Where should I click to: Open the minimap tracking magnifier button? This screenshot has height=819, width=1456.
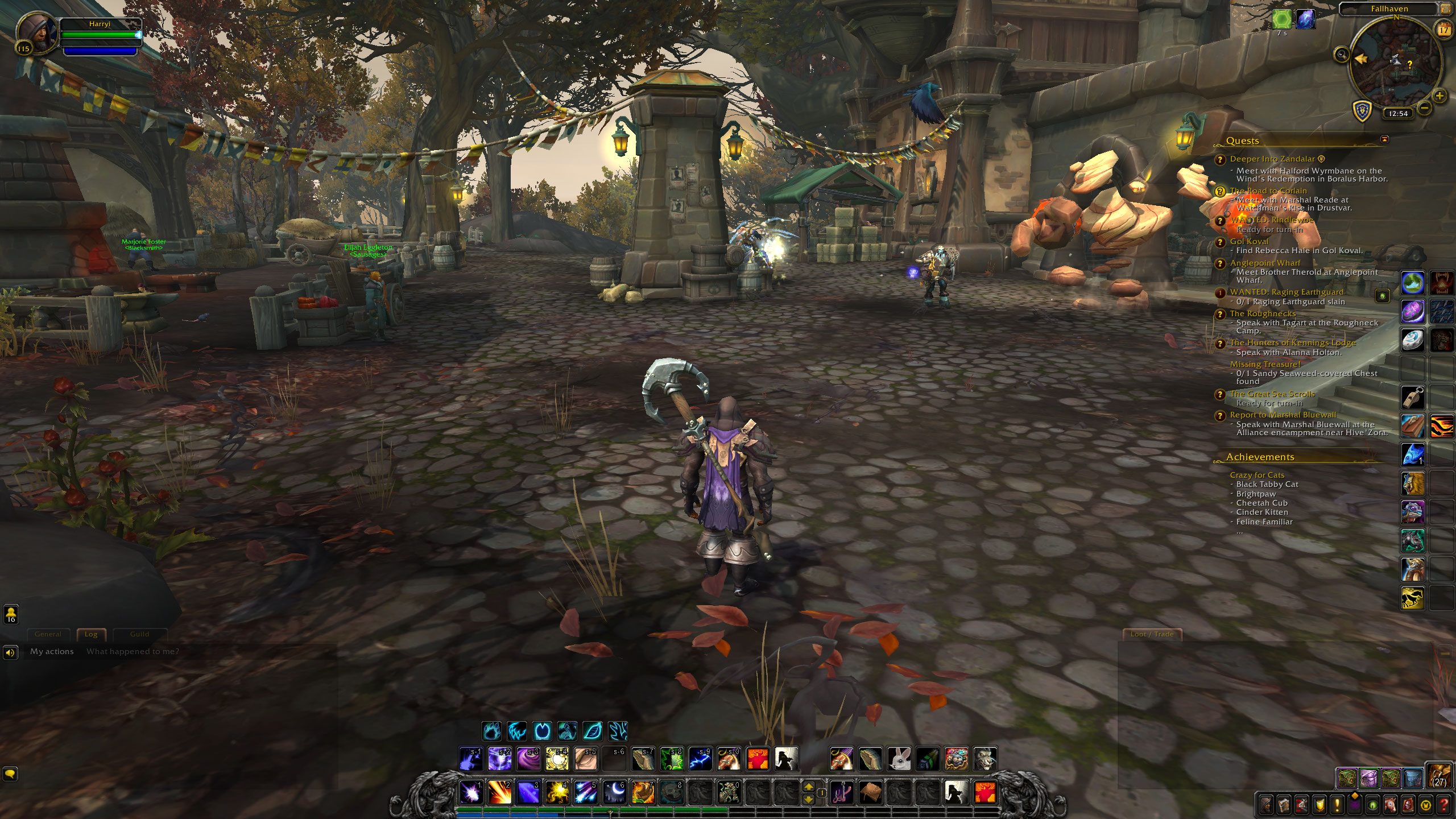click(1342, 55)
